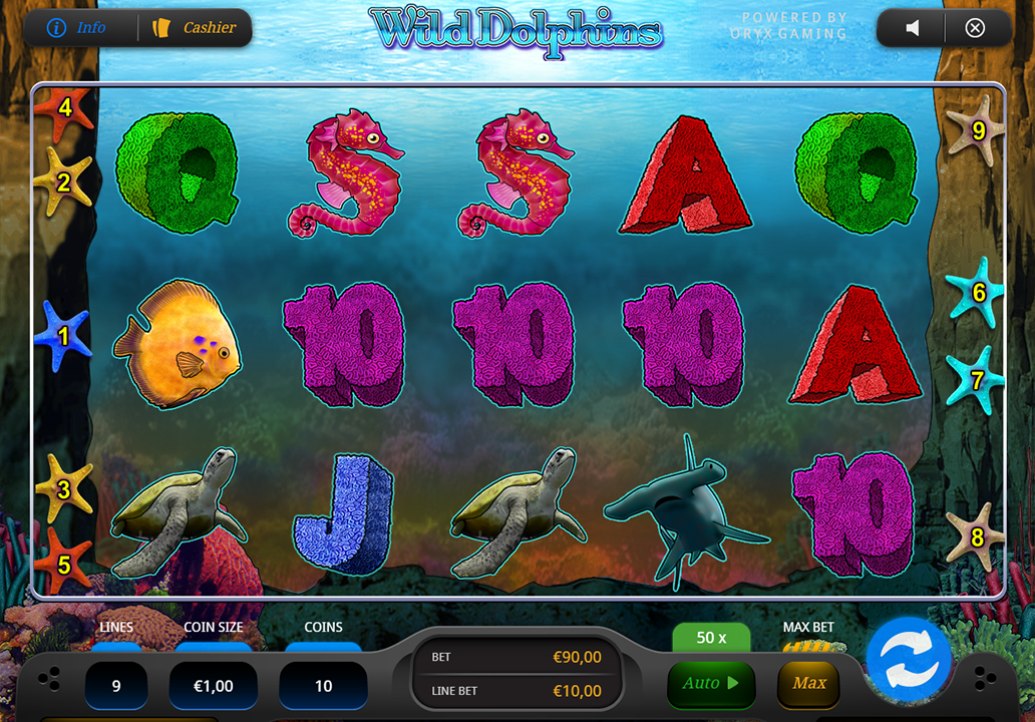Image resolution: width=1035 pixels, height=722 pixels.
Task: Change the Lines value of 9
Action: tap(116, 686)
